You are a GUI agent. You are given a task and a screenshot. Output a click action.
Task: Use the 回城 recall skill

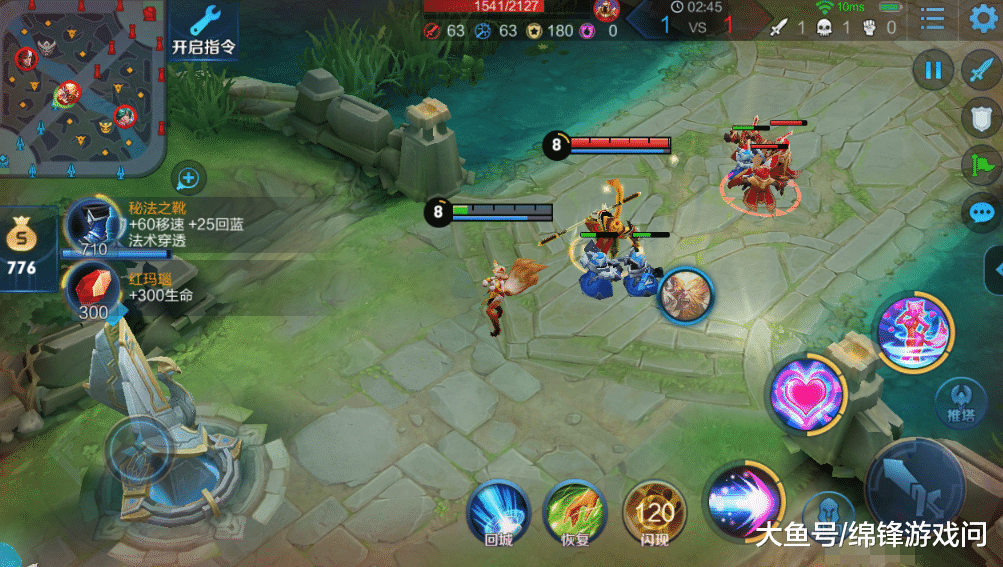[x=498, y=512]
